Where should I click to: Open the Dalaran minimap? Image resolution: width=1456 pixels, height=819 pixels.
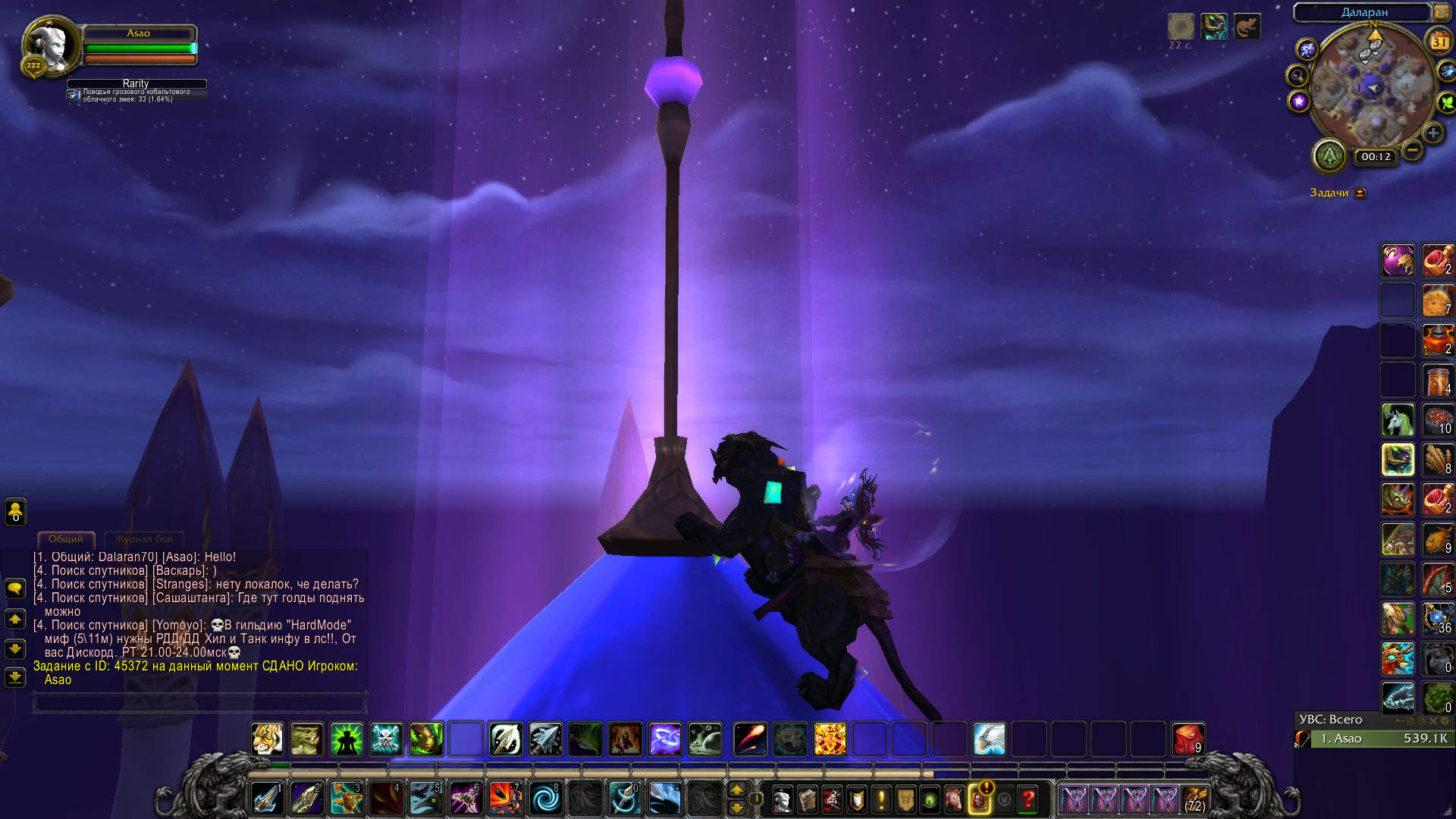1372,89
